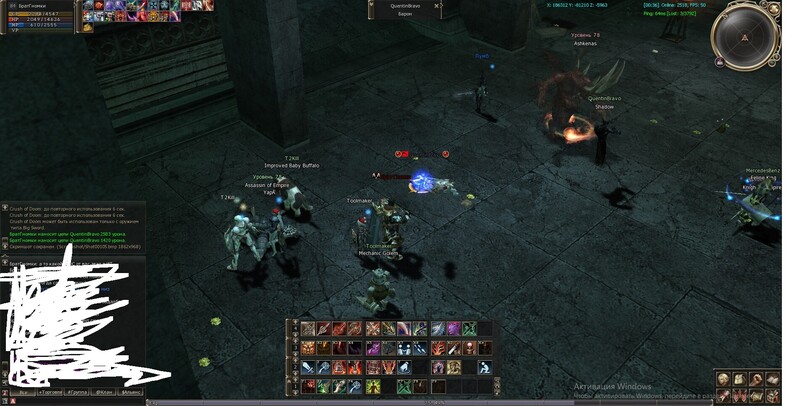Switch to the Все chat tab
The height and width of the screenshot is (406, 800).
pos(22,394)
